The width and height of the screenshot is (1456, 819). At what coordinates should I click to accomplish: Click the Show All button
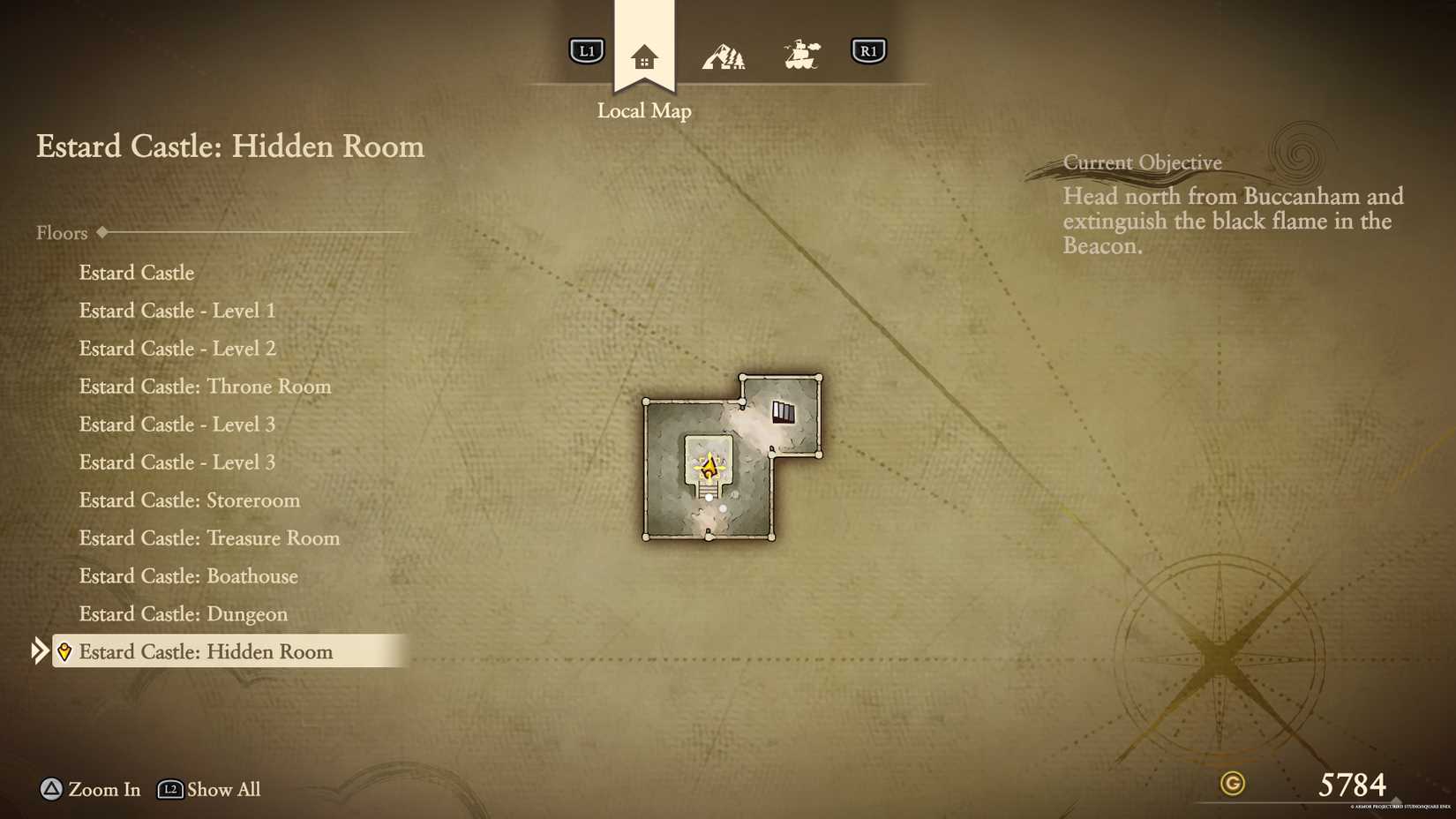221,790
